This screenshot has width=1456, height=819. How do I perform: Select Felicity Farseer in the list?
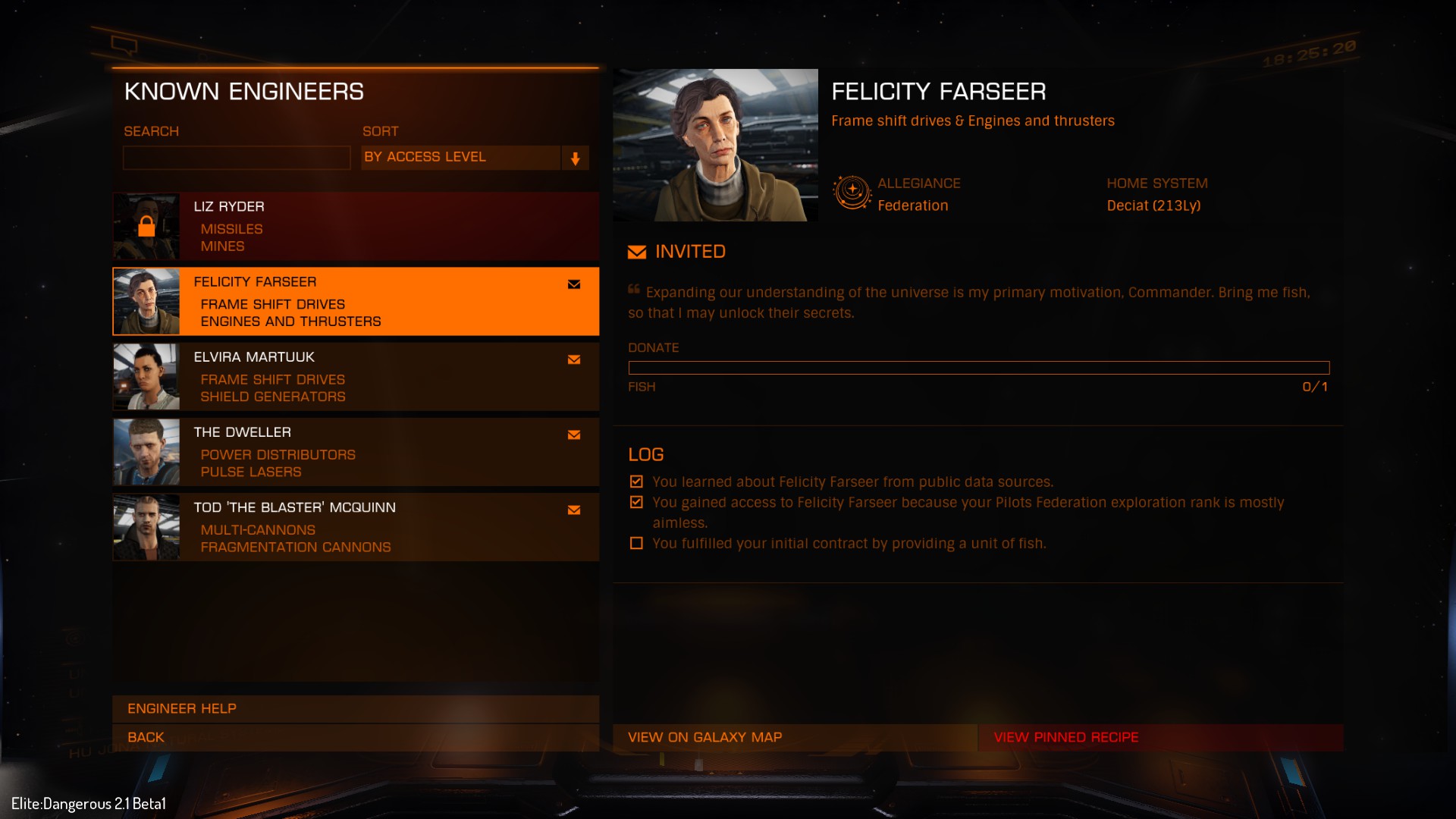356,301
